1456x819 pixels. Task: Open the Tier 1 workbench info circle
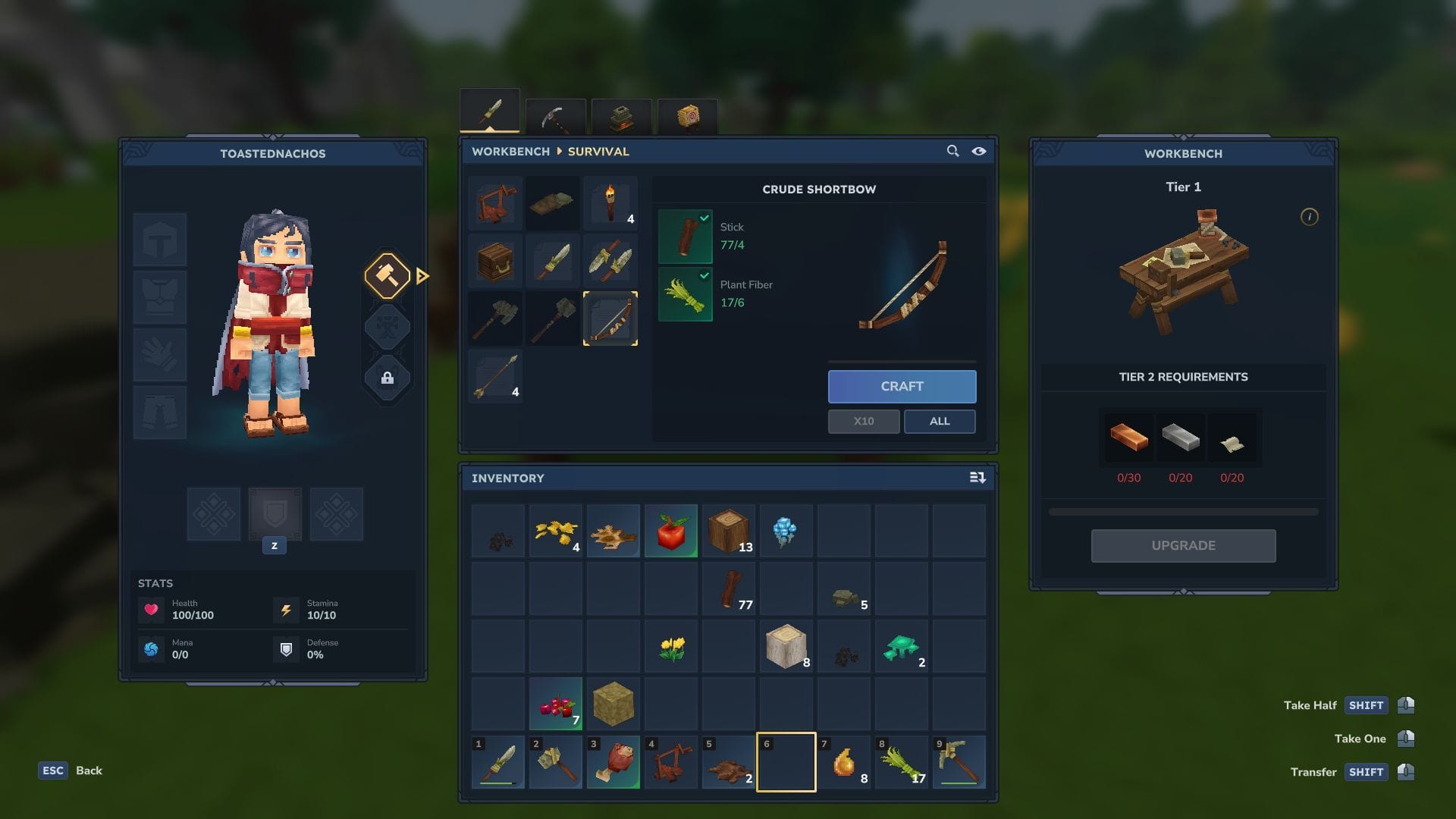1309,216
